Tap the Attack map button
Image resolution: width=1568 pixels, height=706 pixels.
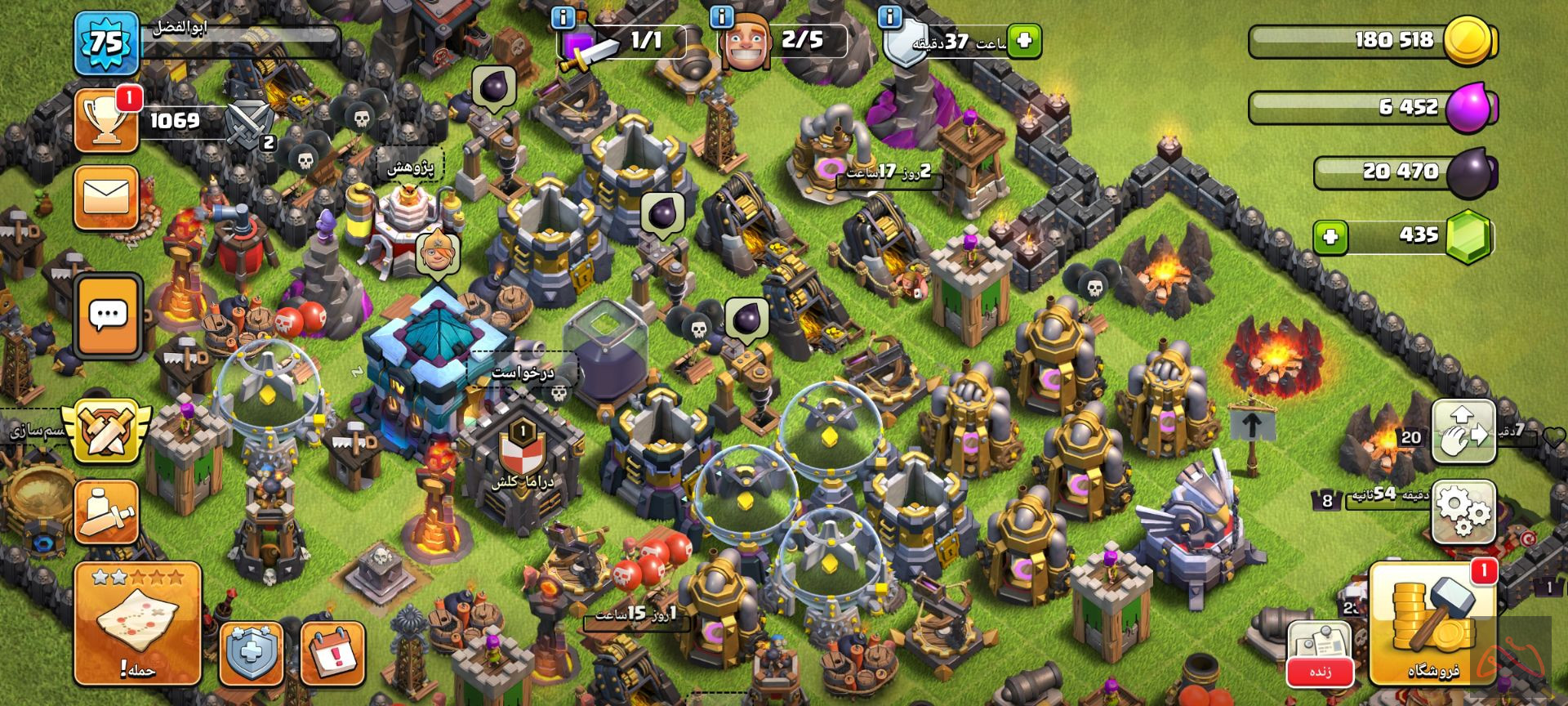pyautogui.click(x=137, y=623)
